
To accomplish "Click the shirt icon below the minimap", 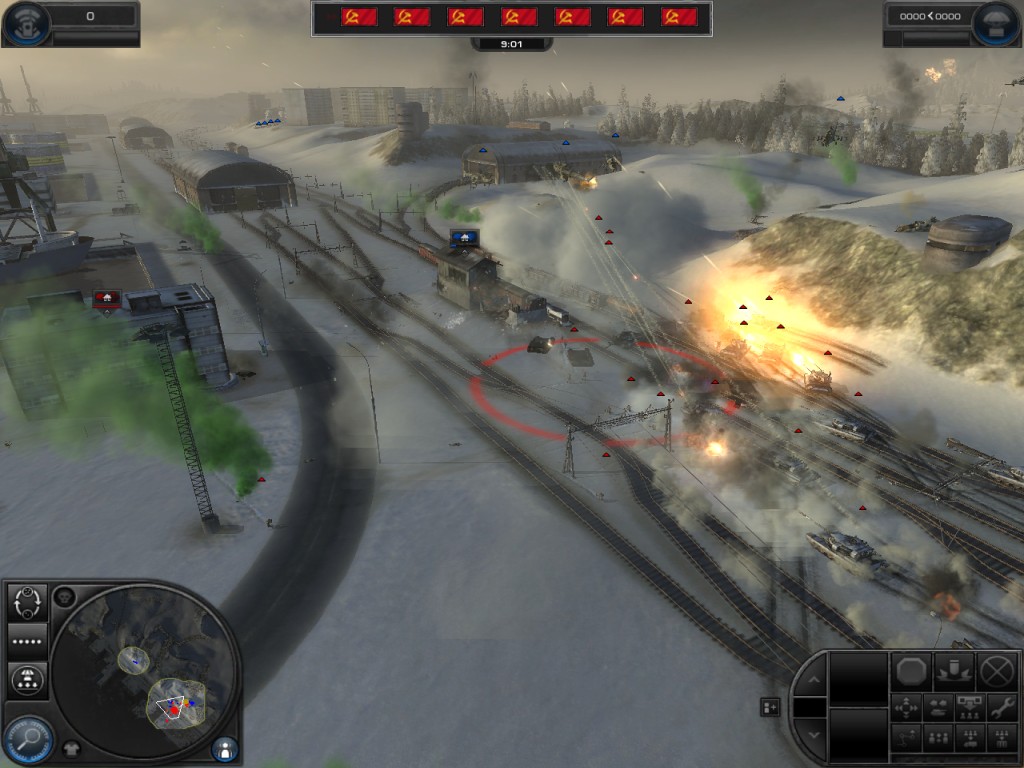I will coord(71,746).
